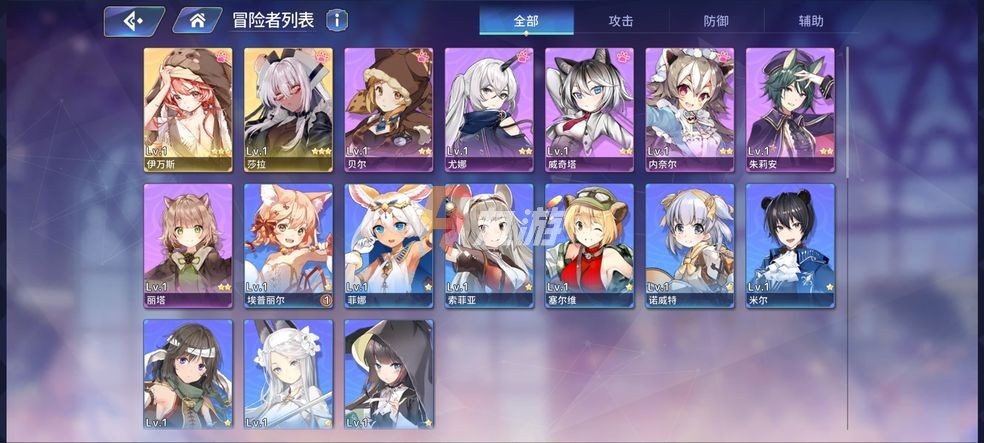
Task: Switch to the 攻击 tab
Action: click(x=620, y=20)
